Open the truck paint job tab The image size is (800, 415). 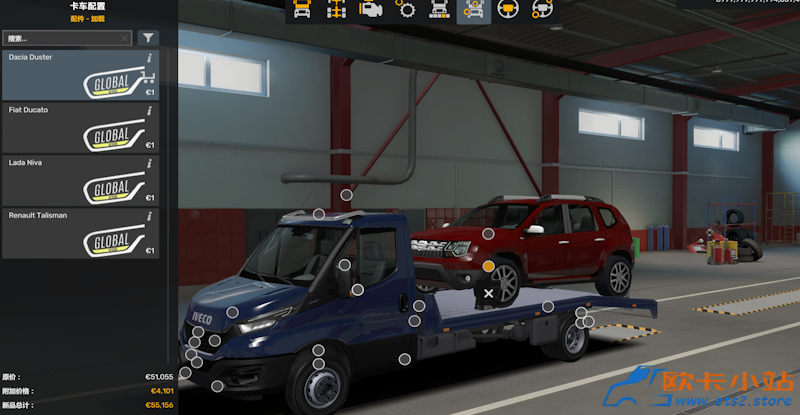(439, 11)
